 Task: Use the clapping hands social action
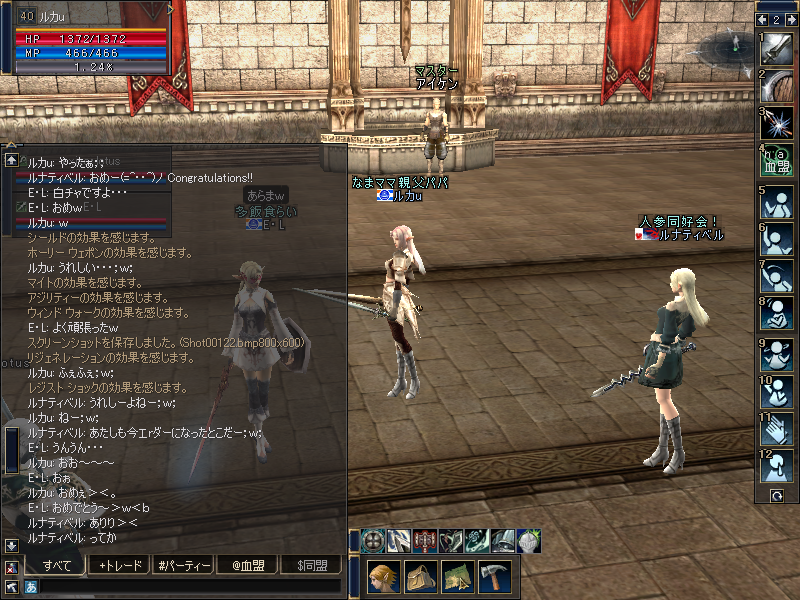pos(776,429)
